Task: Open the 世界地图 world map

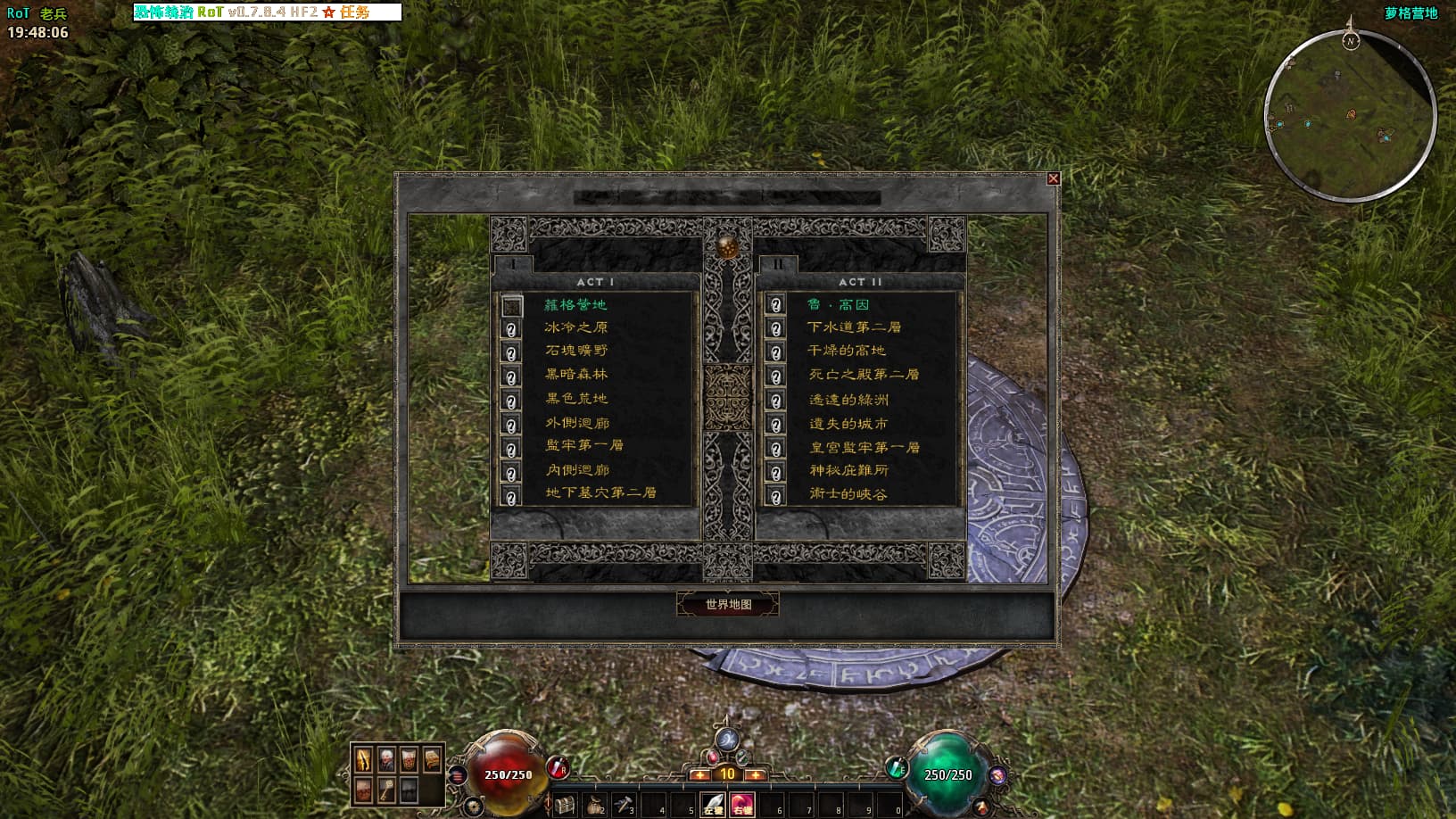Action: [x=728, y=604]
